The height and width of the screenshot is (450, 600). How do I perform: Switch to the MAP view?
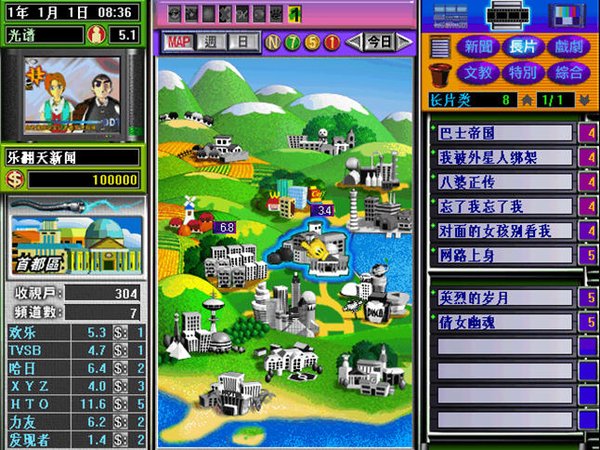tap(179, 42)
